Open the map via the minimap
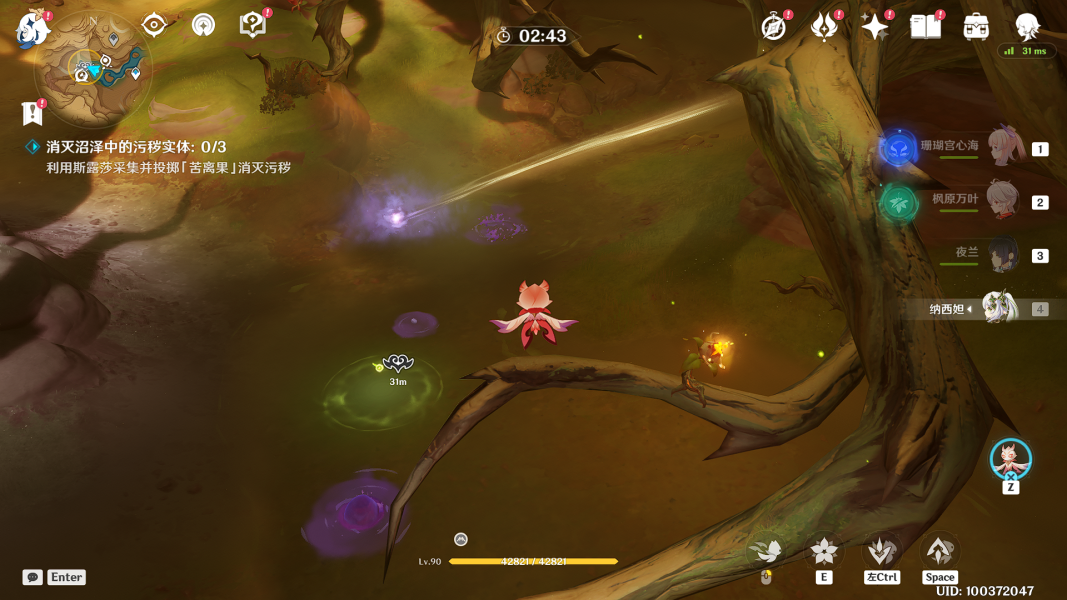The width and height of the screenshot is (1067, 600). (x=93, y=67)
